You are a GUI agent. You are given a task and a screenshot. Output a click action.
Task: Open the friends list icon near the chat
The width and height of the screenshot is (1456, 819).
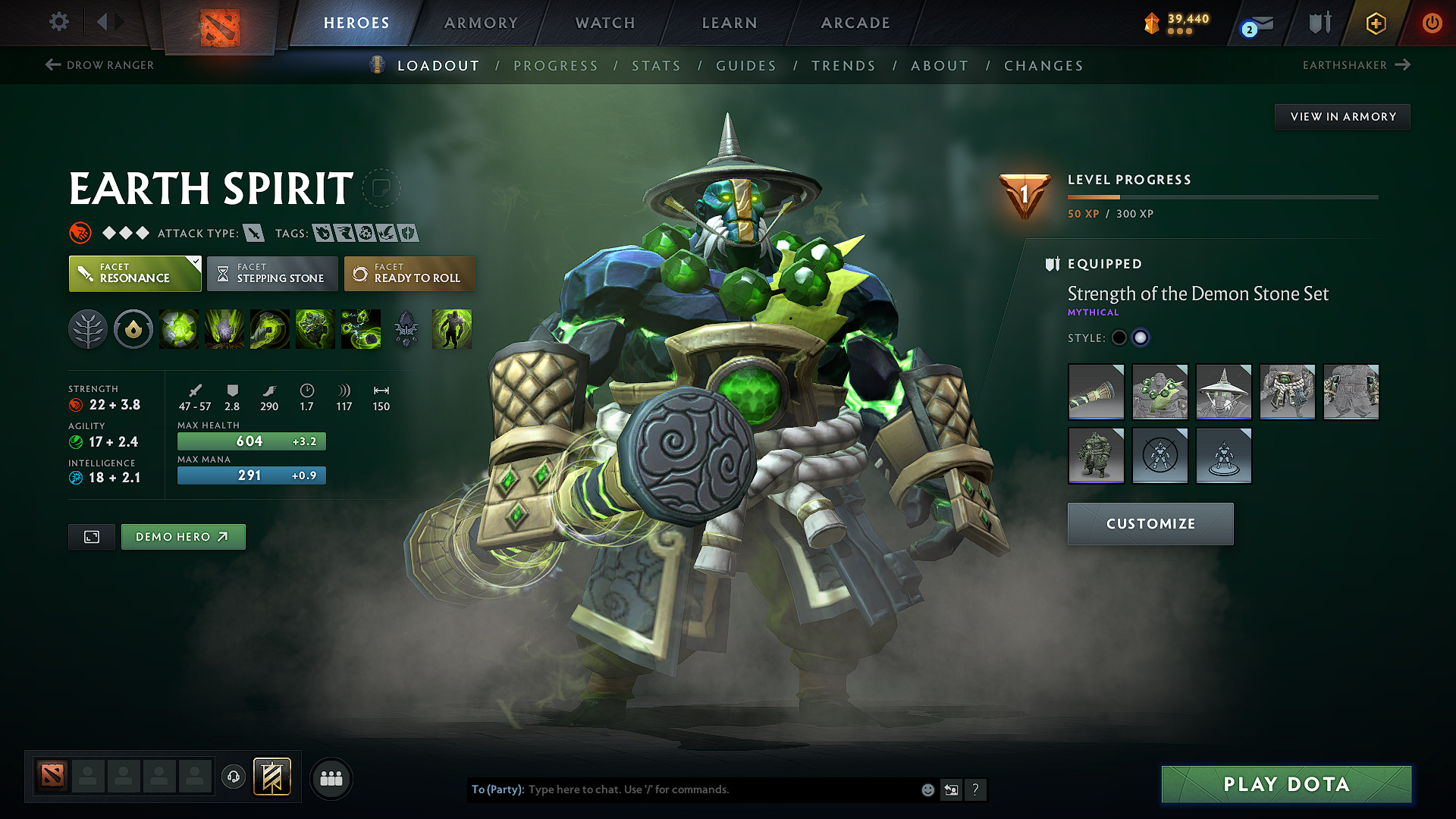(x=331, y=778)
